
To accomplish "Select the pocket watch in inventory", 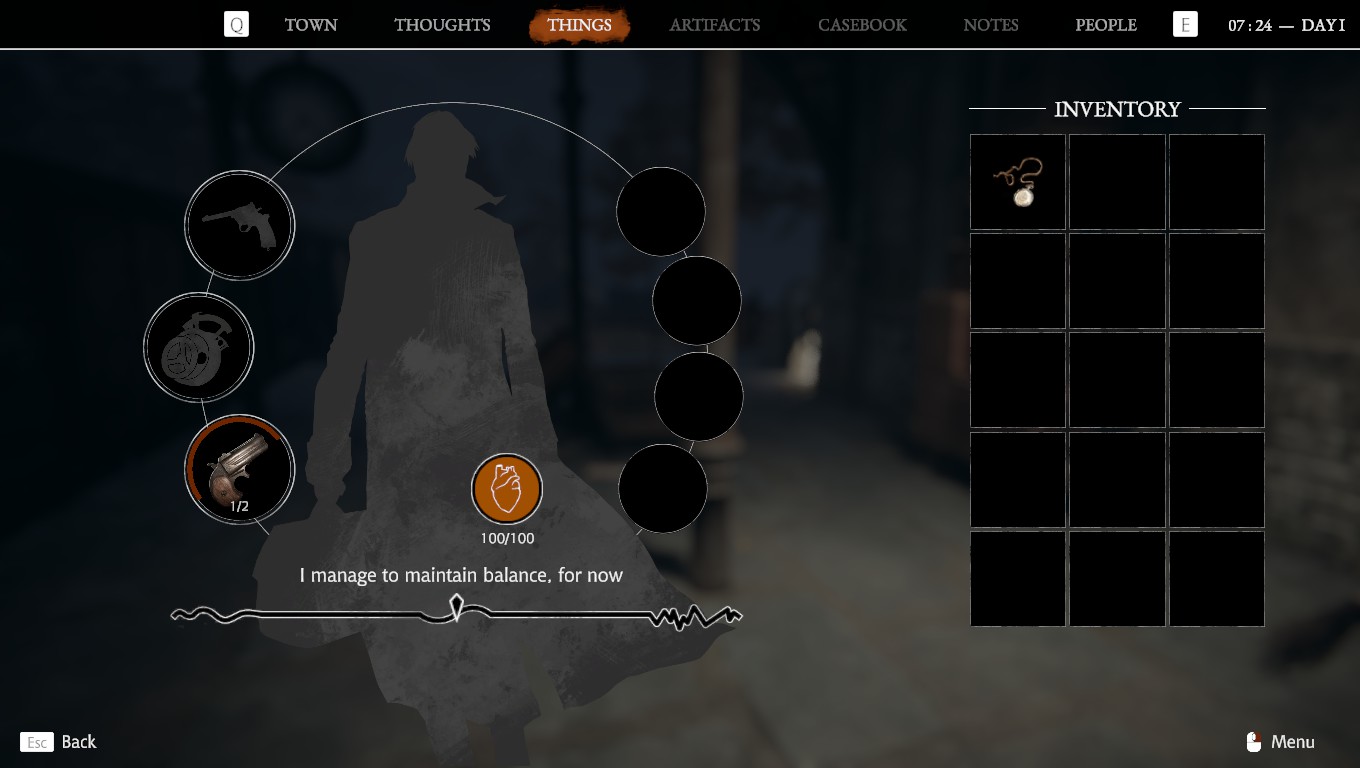I will (1018, 182).
